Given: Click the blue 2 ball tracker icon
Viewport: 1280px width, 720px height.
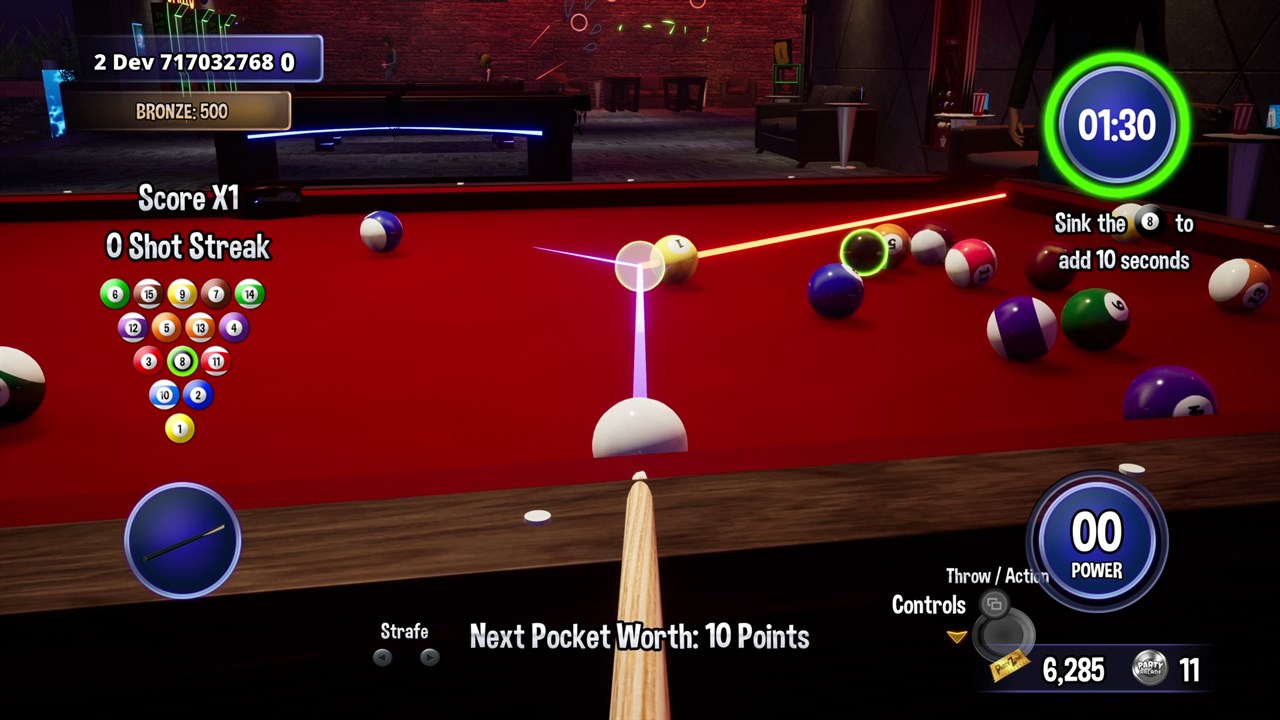Looking at the screenshot, I should click(198, 395).
